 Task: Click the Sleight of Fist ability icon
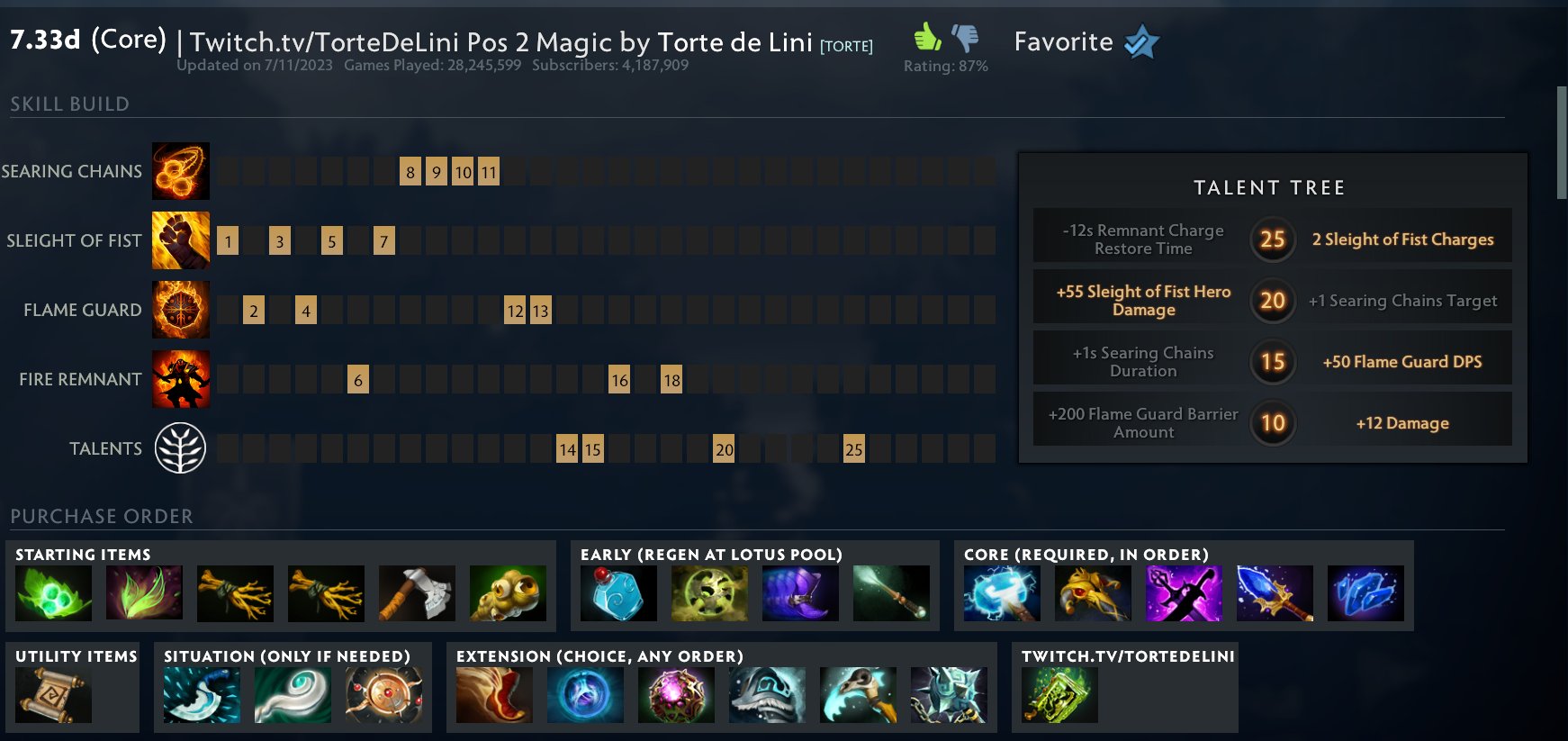click(x=180, y=240)
